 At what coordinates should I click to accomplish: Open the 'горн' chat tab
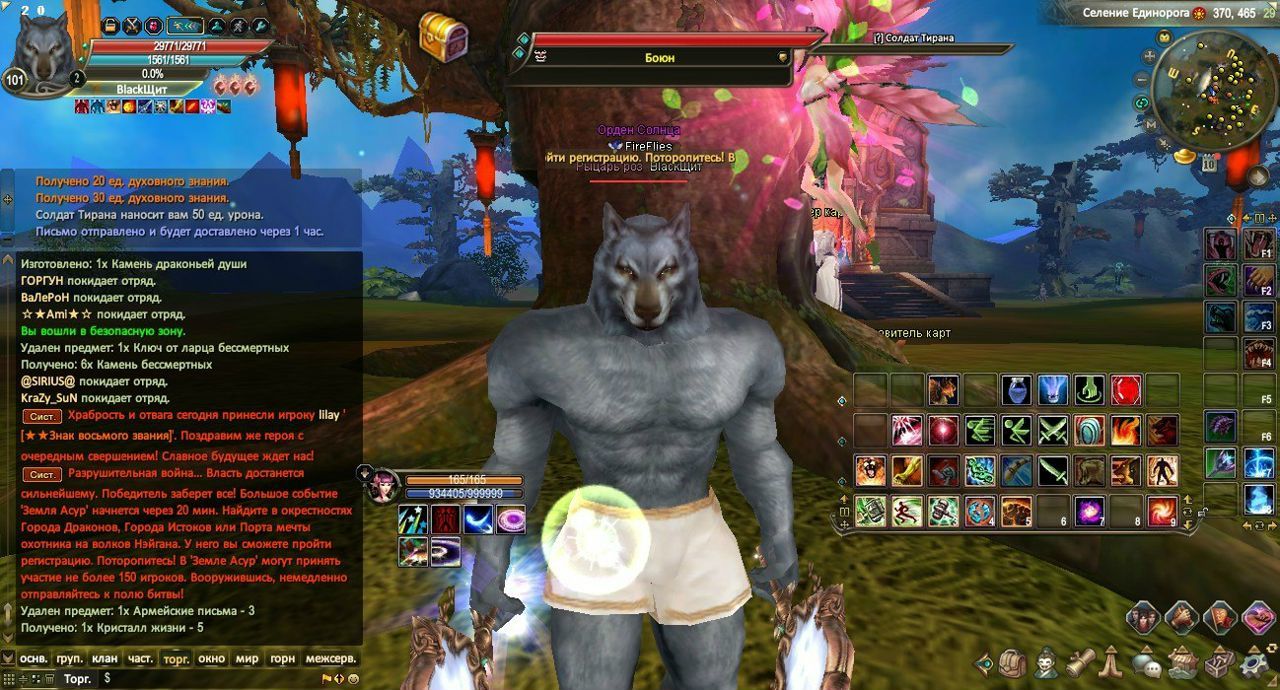tap(283, 659)
